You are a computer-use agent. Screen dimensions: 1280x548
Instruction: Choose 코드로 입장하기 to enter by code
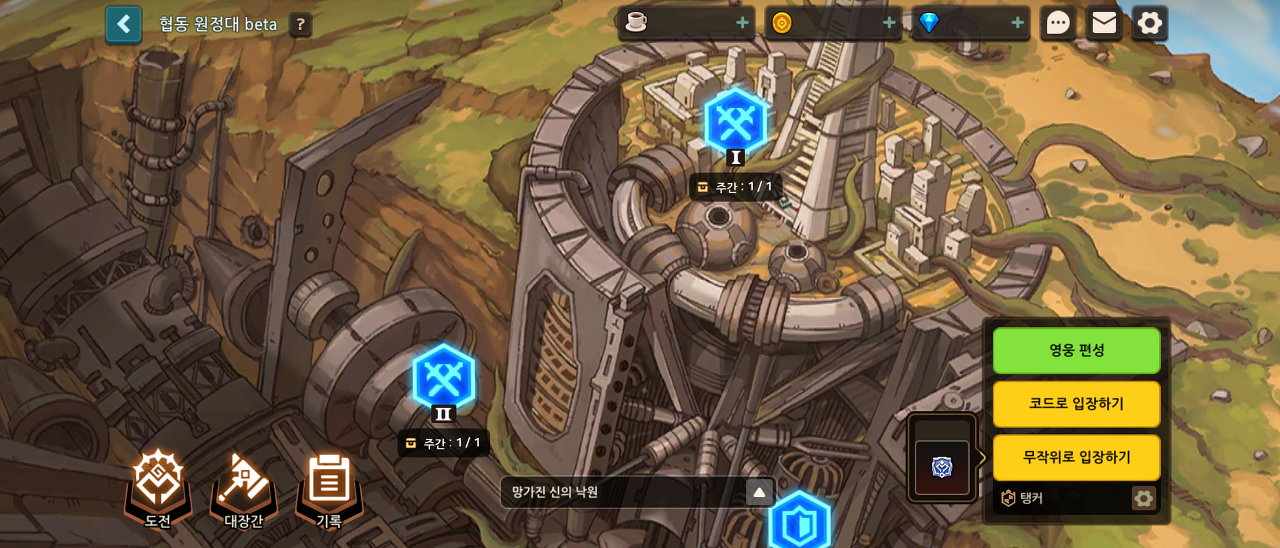point(1076,404)
